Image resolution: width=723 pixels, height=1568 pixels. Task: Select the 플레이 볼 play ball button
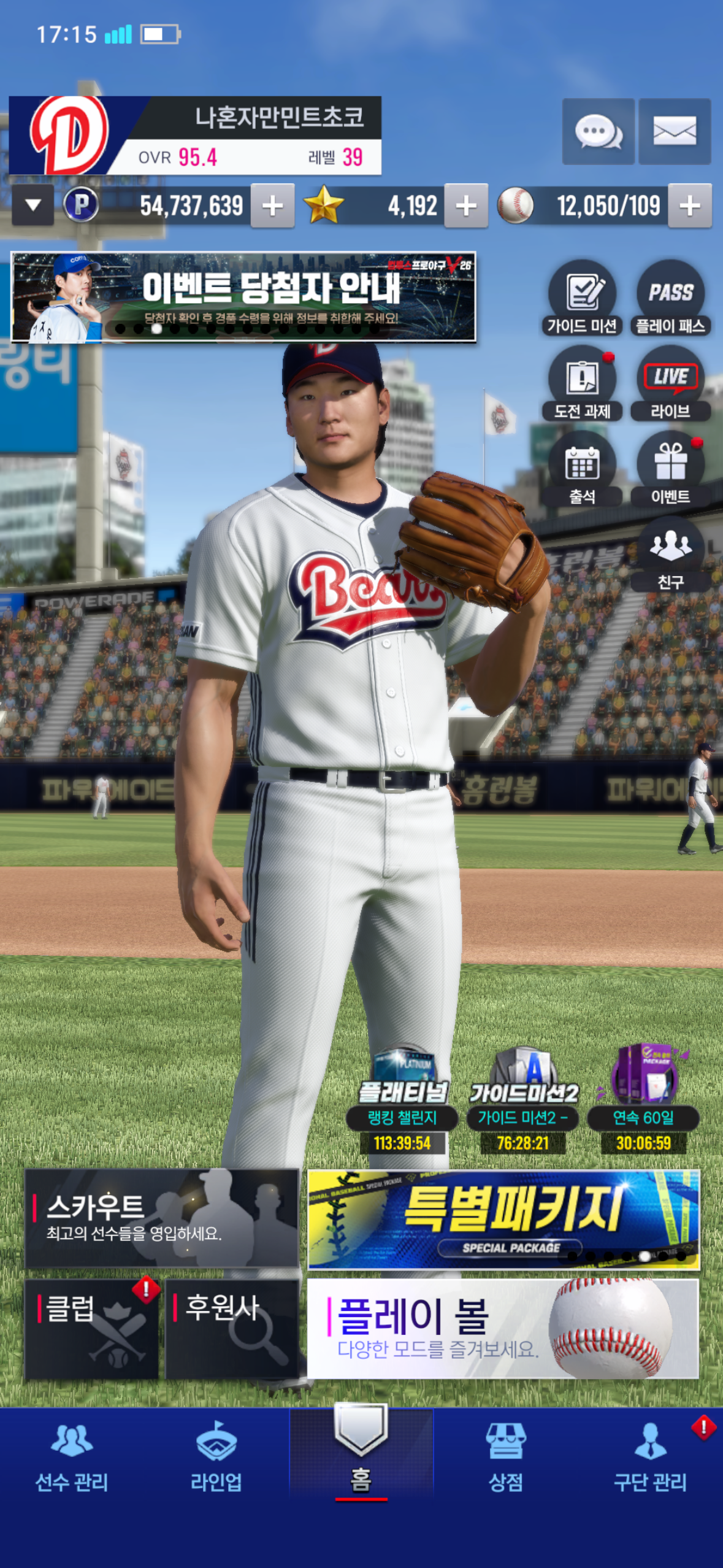pyautogui.click(x=503, y=1329)
